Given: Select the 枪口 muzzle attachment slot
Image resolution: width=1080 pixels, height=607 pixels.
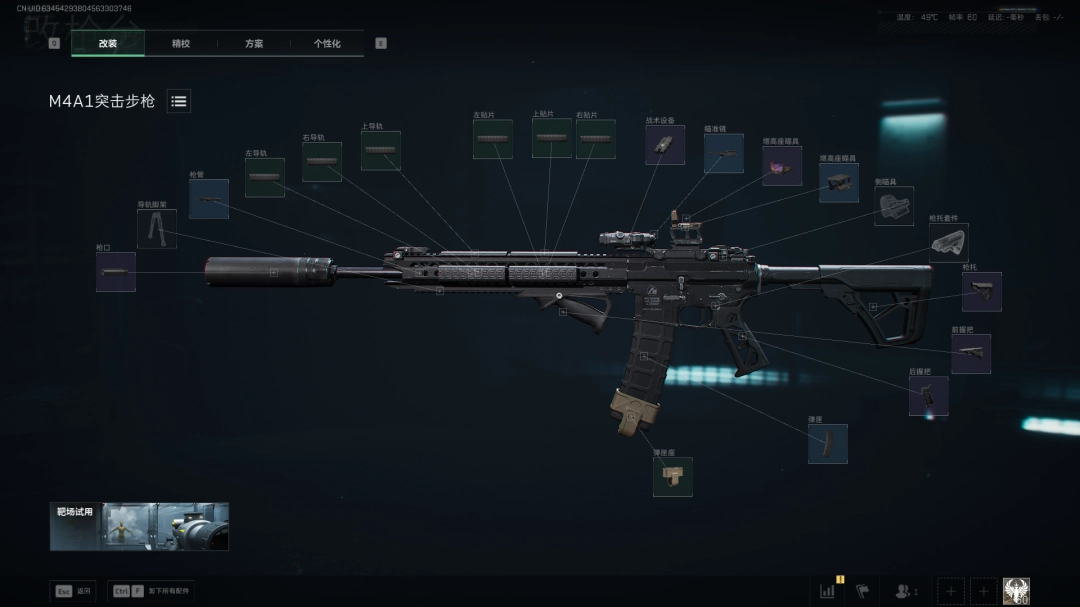Looking at the screenshot, I should pos(116,272).
